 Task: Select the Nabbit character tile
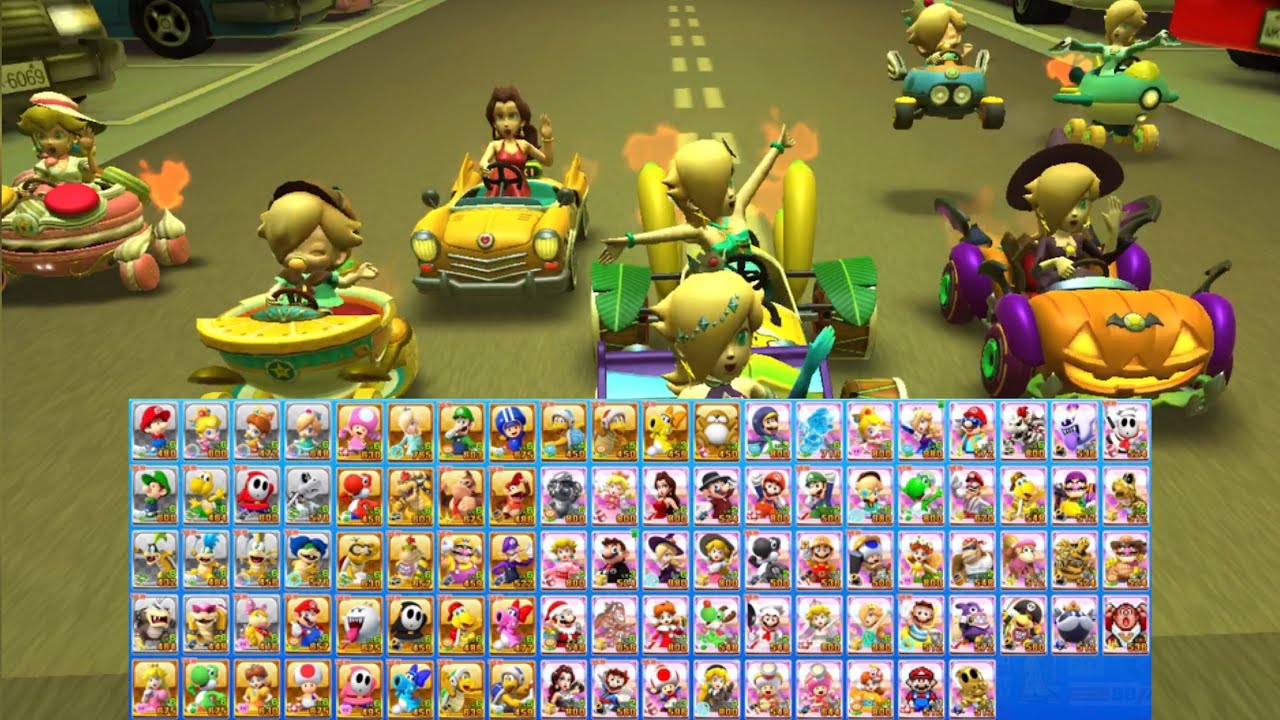973,623
